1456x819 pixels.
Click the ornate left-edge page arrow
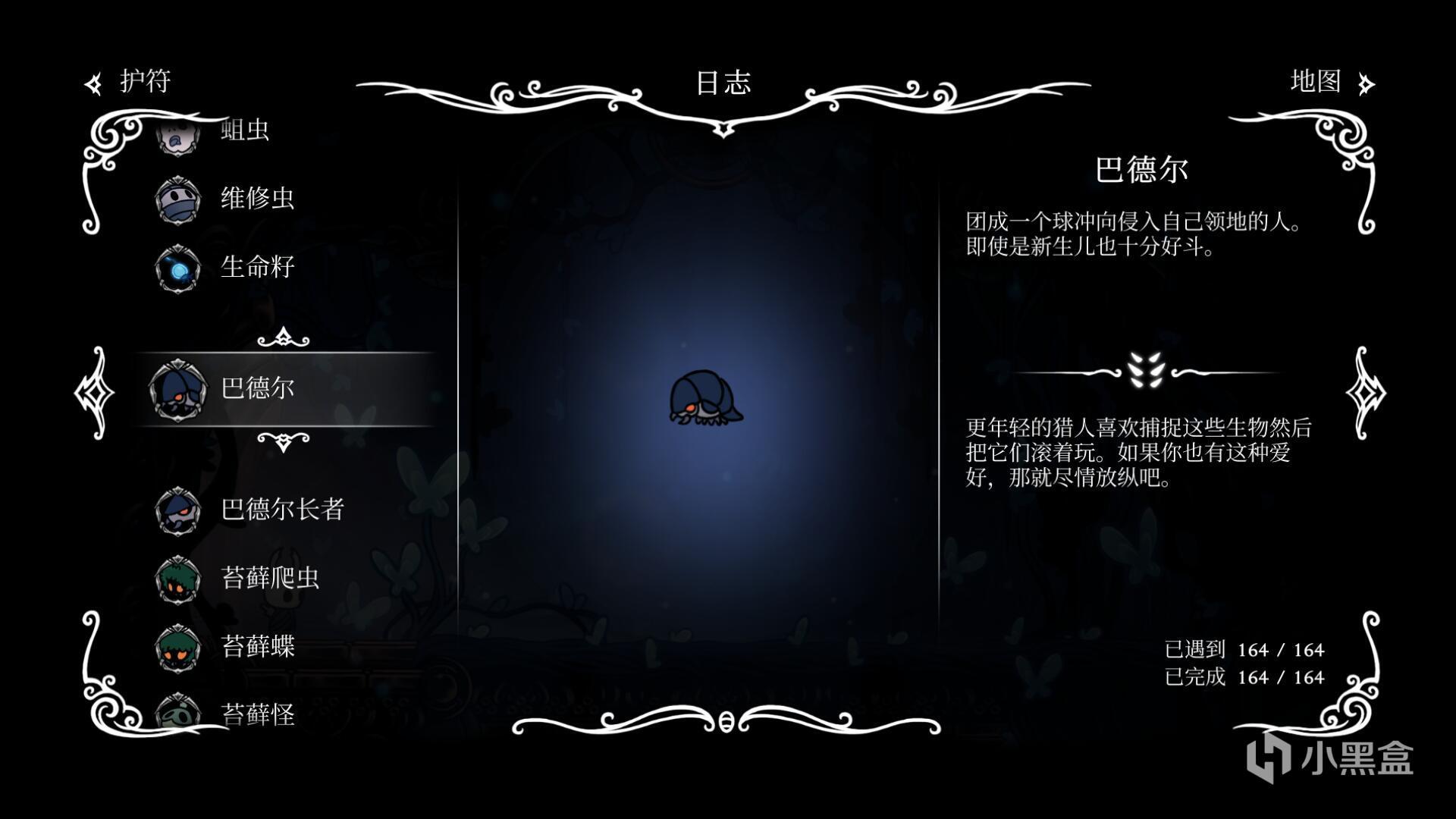(x=95, y=392)
